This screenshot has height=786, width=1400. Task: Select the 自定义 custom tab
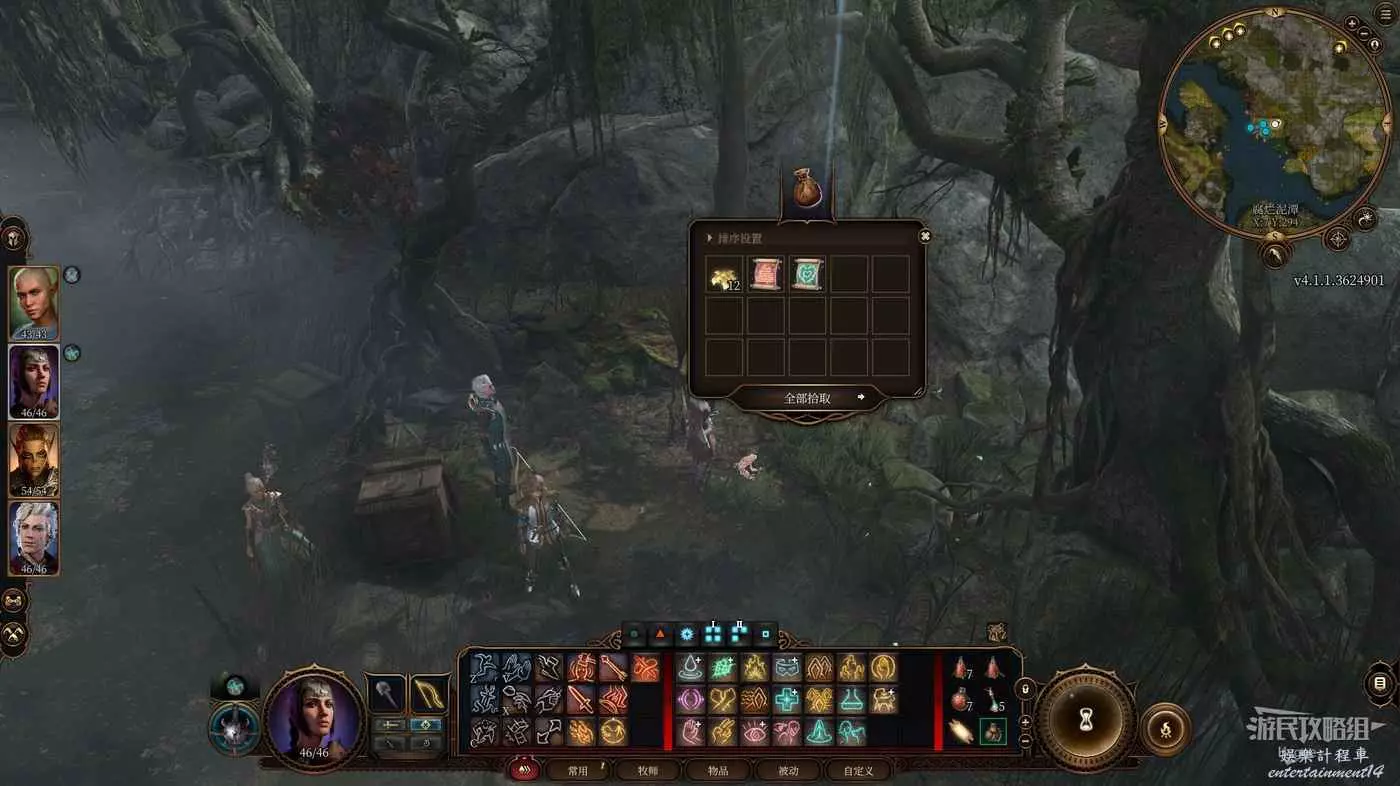[x=858, y=770]
